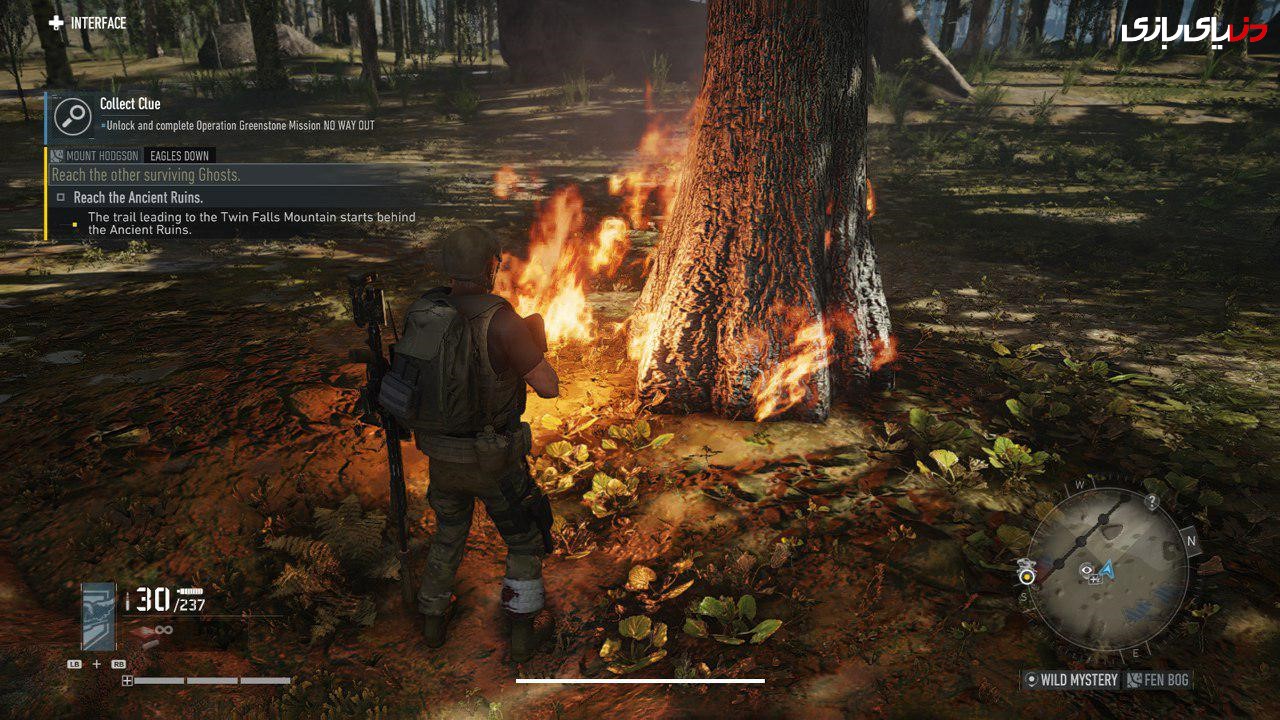Click the equipped weapon thumbnail

point(97,616)
